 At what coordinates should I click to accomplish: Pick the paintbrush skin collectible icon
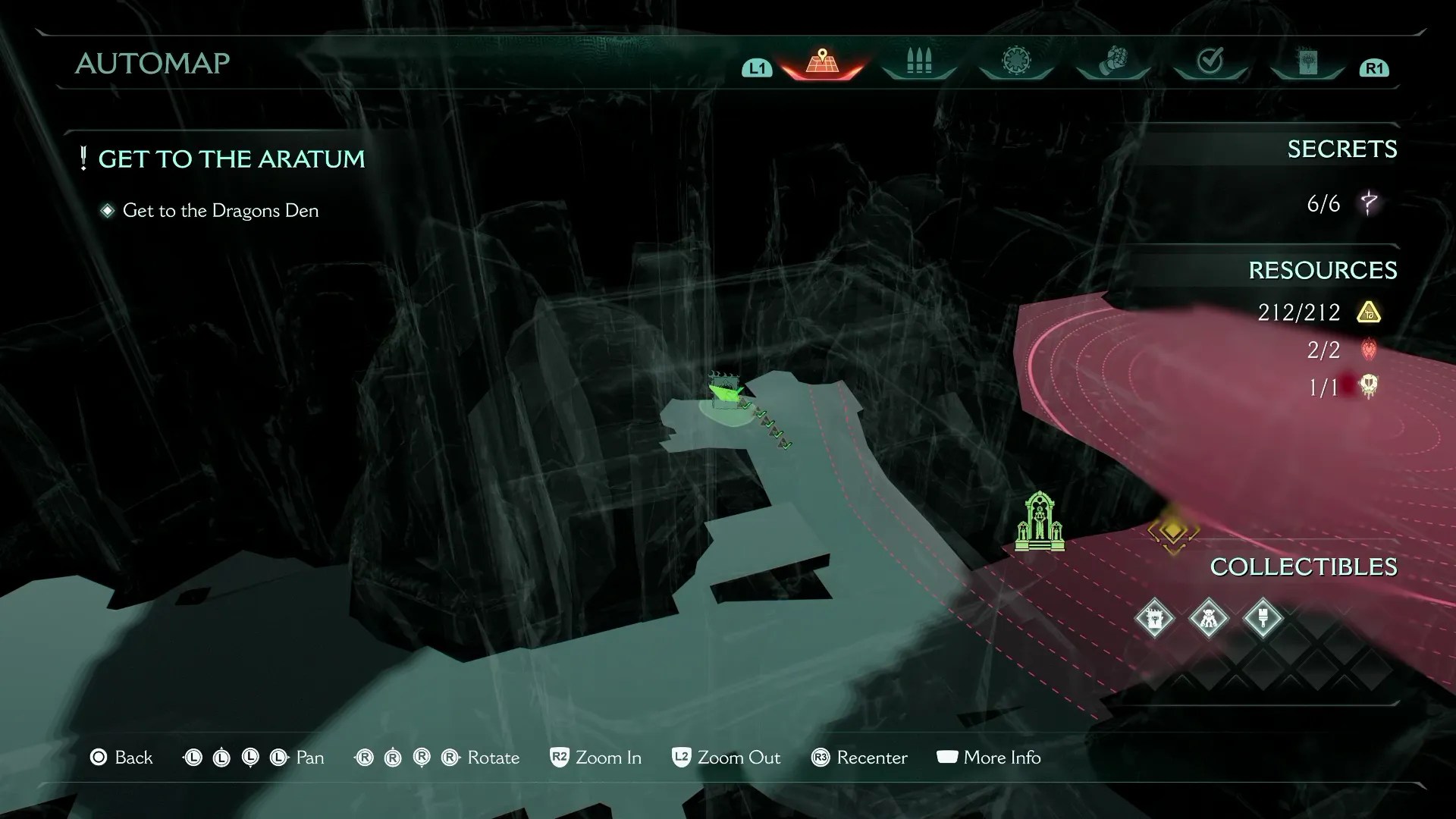(x=1263, y=619)
